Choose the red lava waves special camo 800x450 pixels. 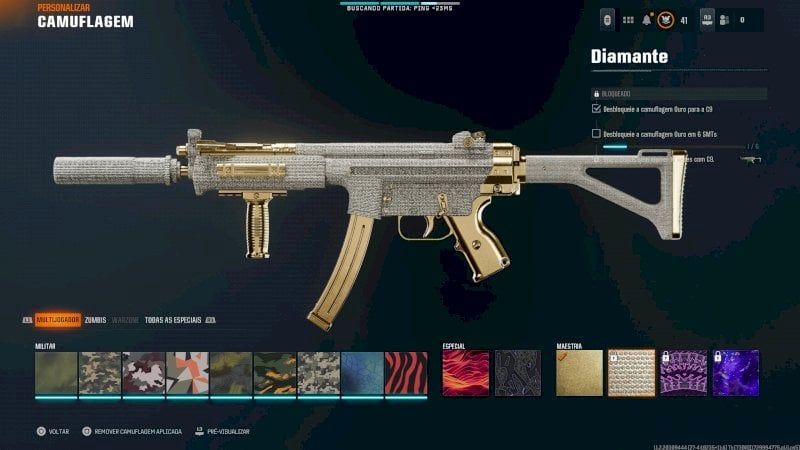point(466,372)
